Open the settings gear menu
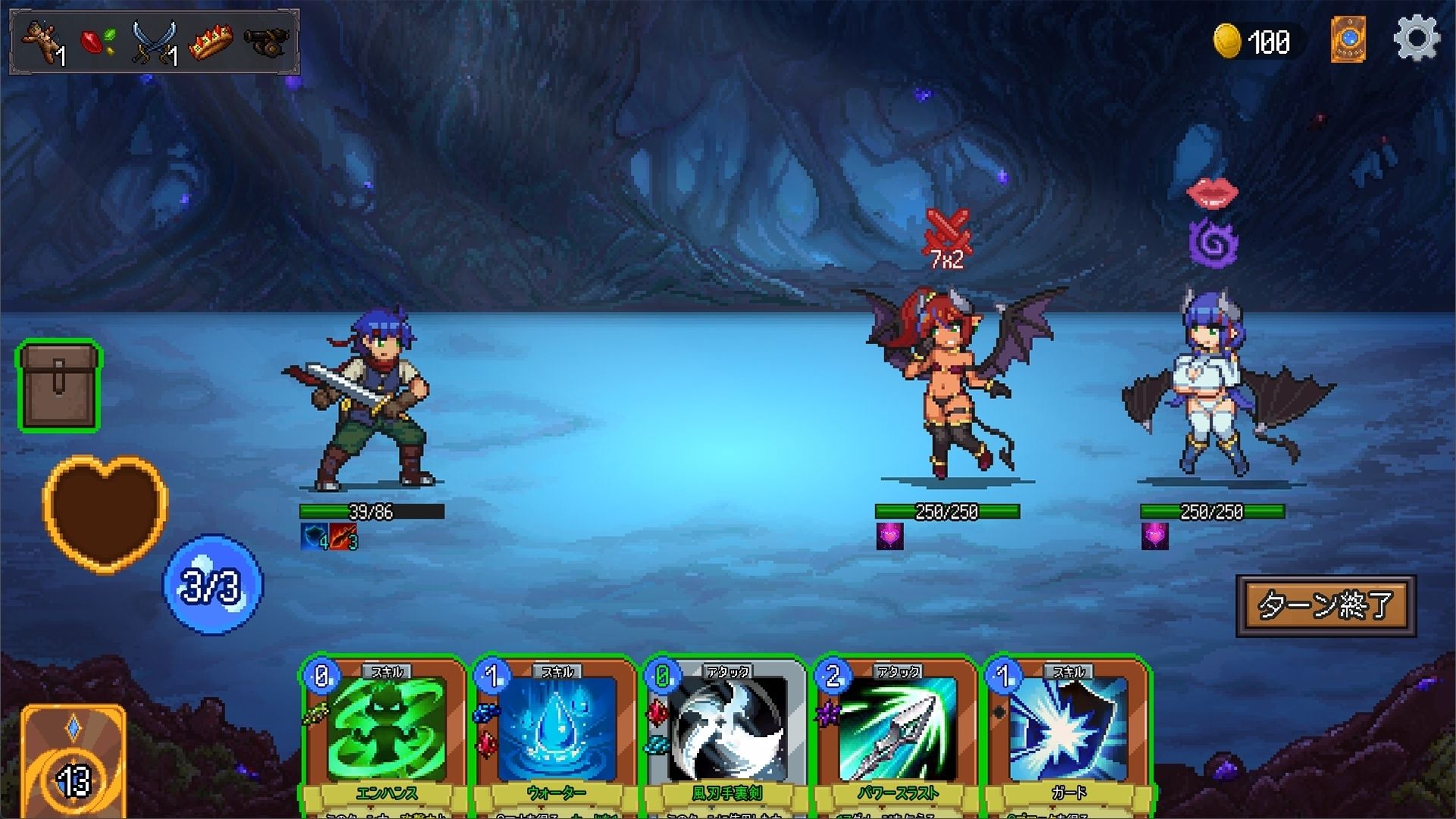The height and width of the screenshot is (819, 1456). 1416,39
